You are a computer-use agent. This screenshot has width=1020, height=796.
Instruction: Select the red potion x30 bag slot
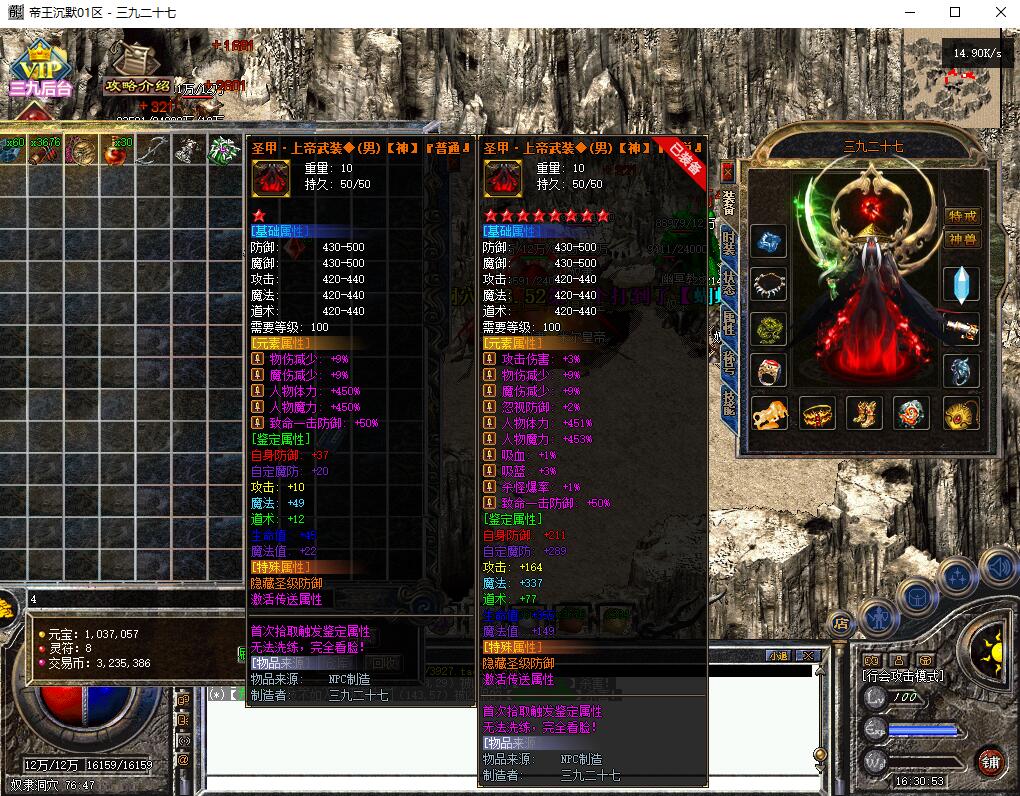pos(117,151)
